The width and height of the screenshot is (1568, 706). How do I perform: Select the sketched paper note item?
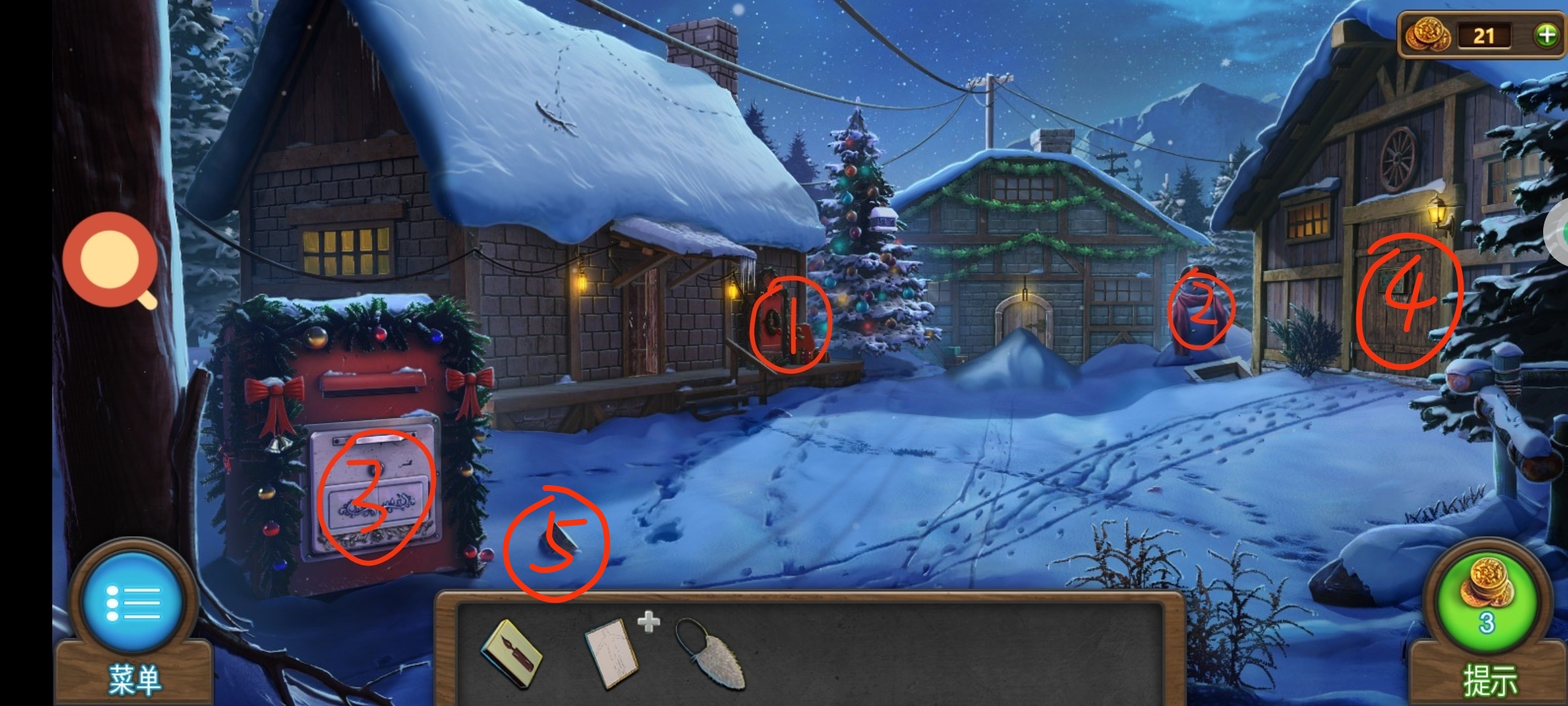click(x=611, y=652)
